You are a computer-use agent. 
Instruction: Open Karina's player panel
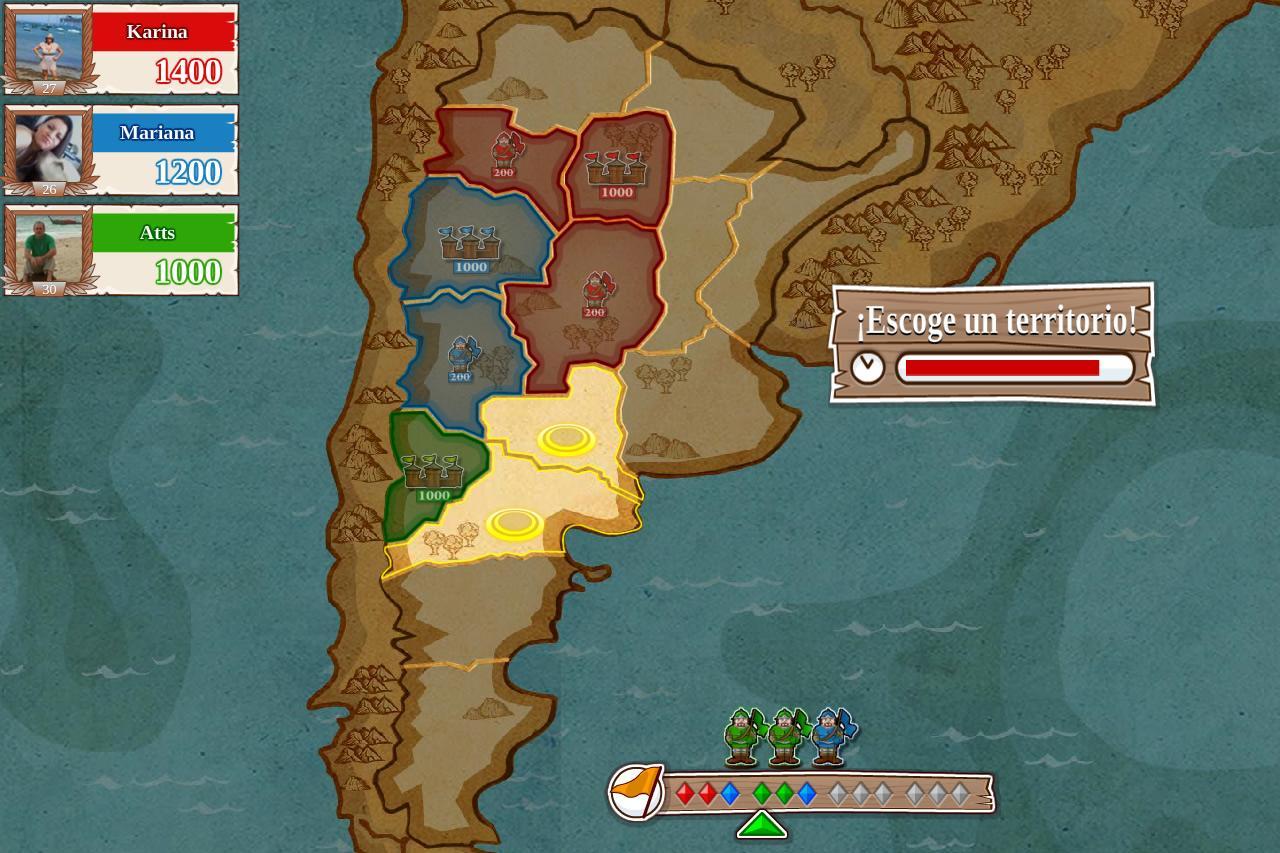click(120, 50)
